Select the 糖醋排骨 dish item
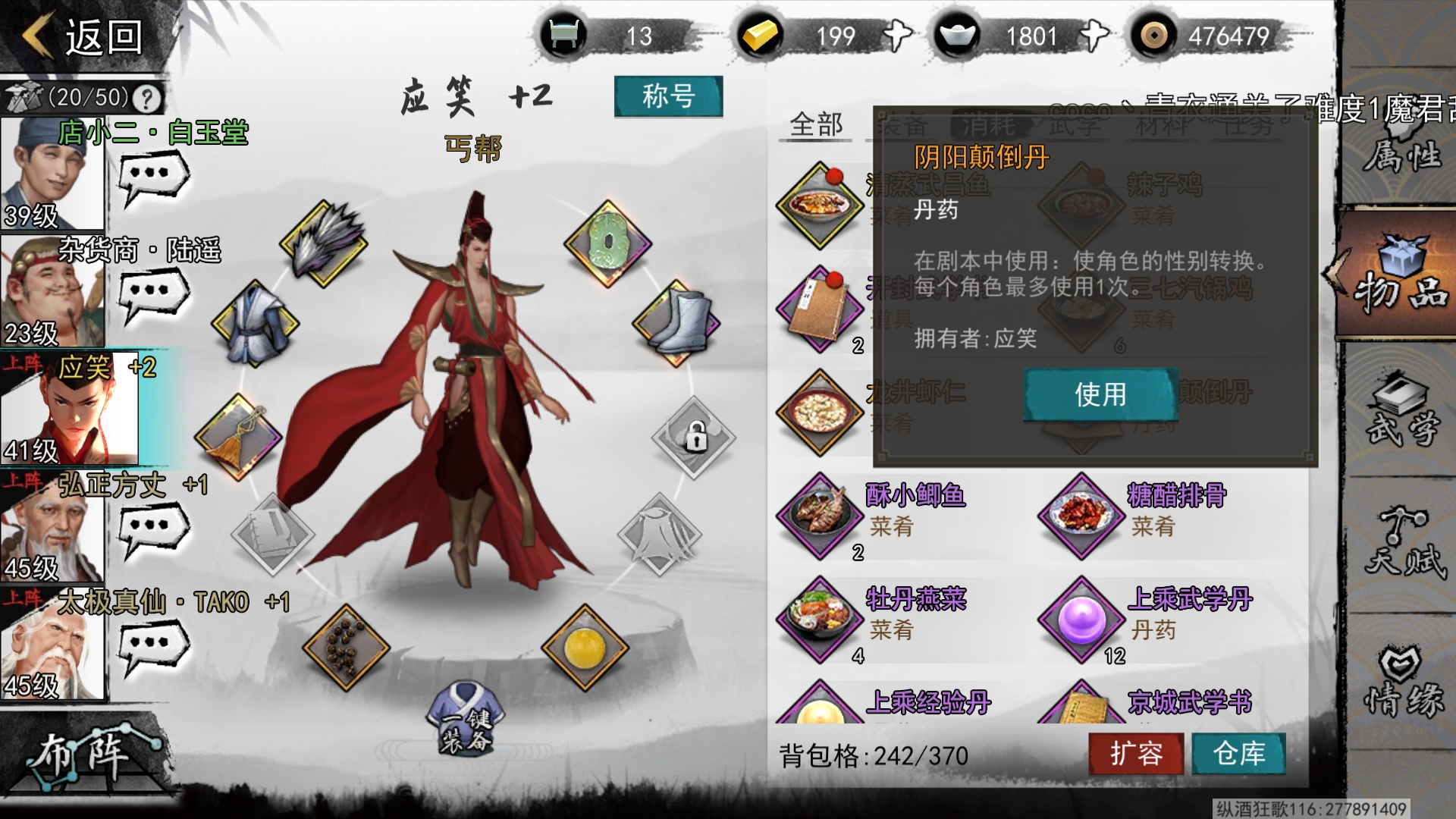This screenshot has height=819, width=1456. point(1081,516)
